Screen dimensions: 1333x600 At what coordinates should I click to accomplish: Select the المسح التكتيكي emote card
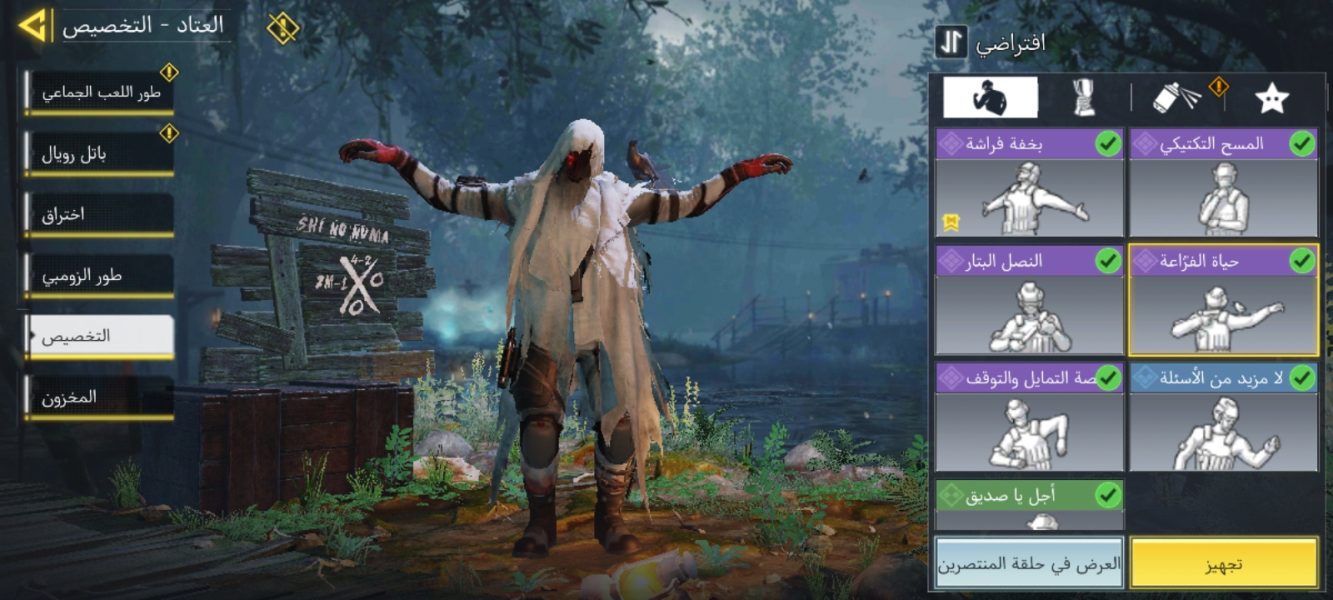point(1223,183)
